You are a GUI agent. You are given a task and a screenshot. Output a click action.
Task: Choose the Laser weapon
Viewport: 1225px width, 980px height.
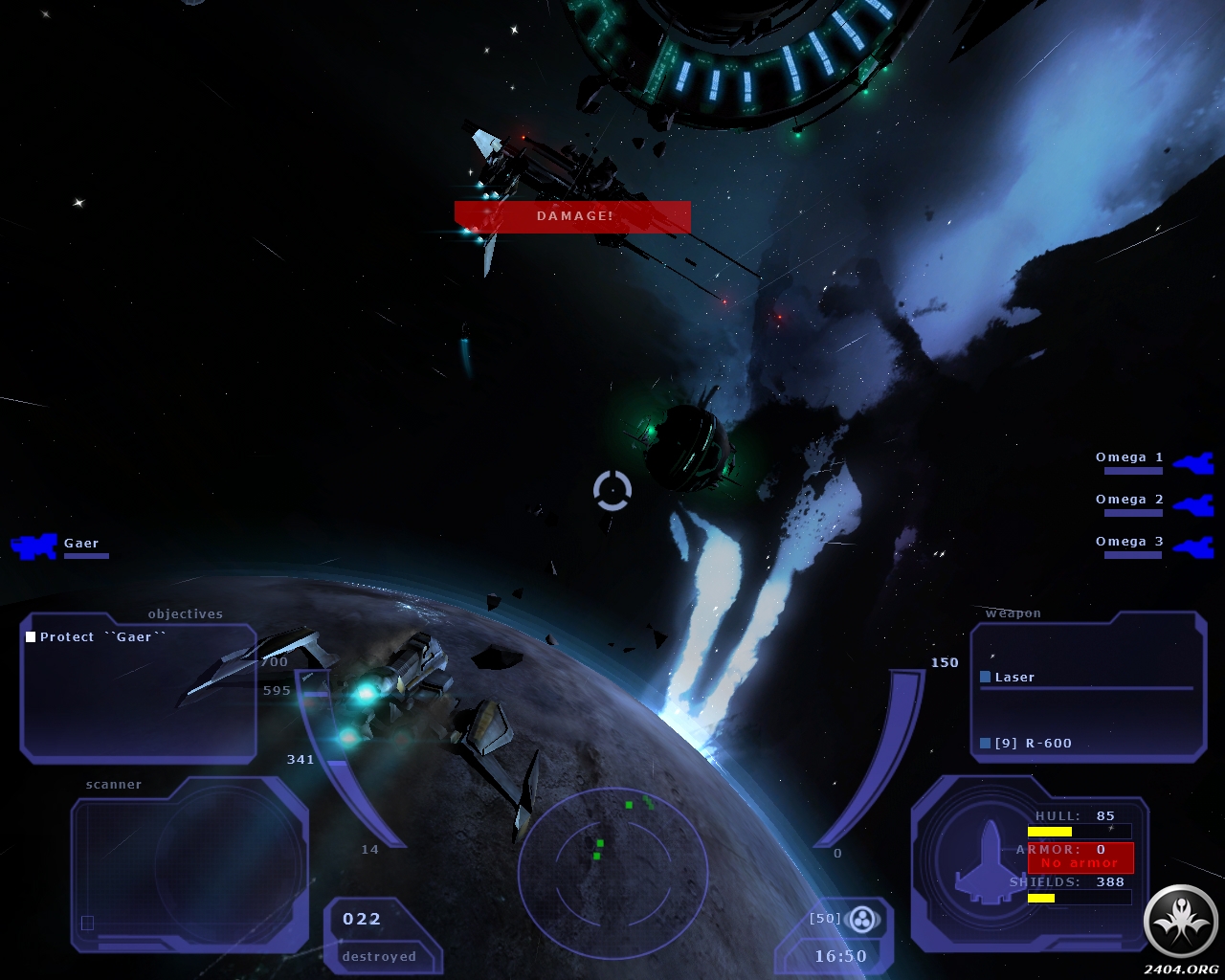point(1013,678)
